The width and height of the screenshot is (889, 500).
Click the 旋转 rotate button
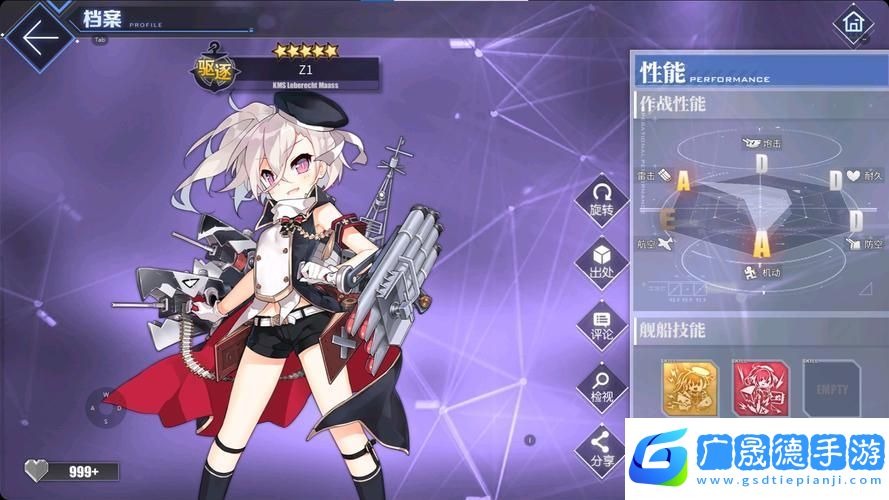601,198
